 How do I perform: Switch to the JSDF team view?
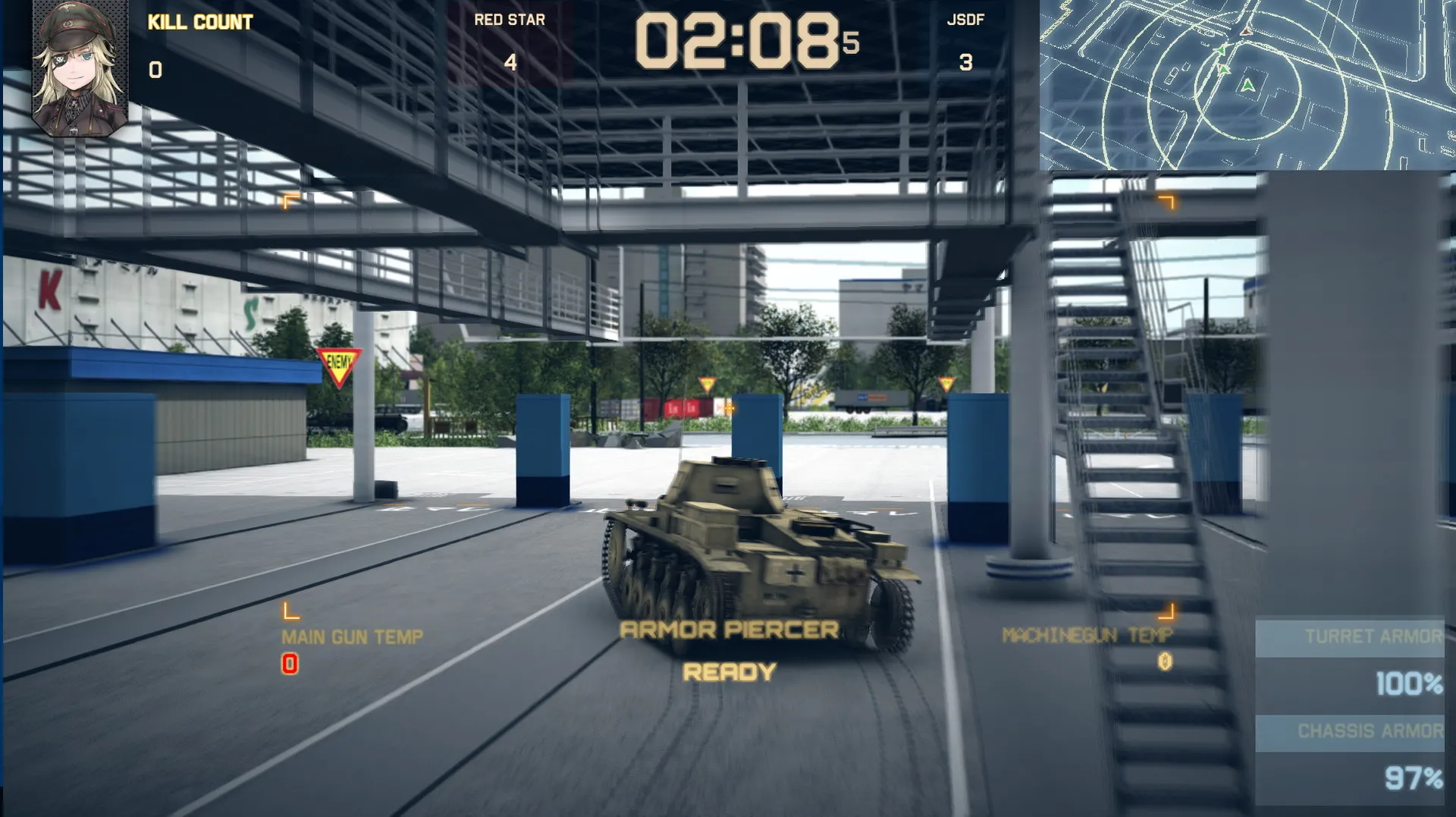965,23
